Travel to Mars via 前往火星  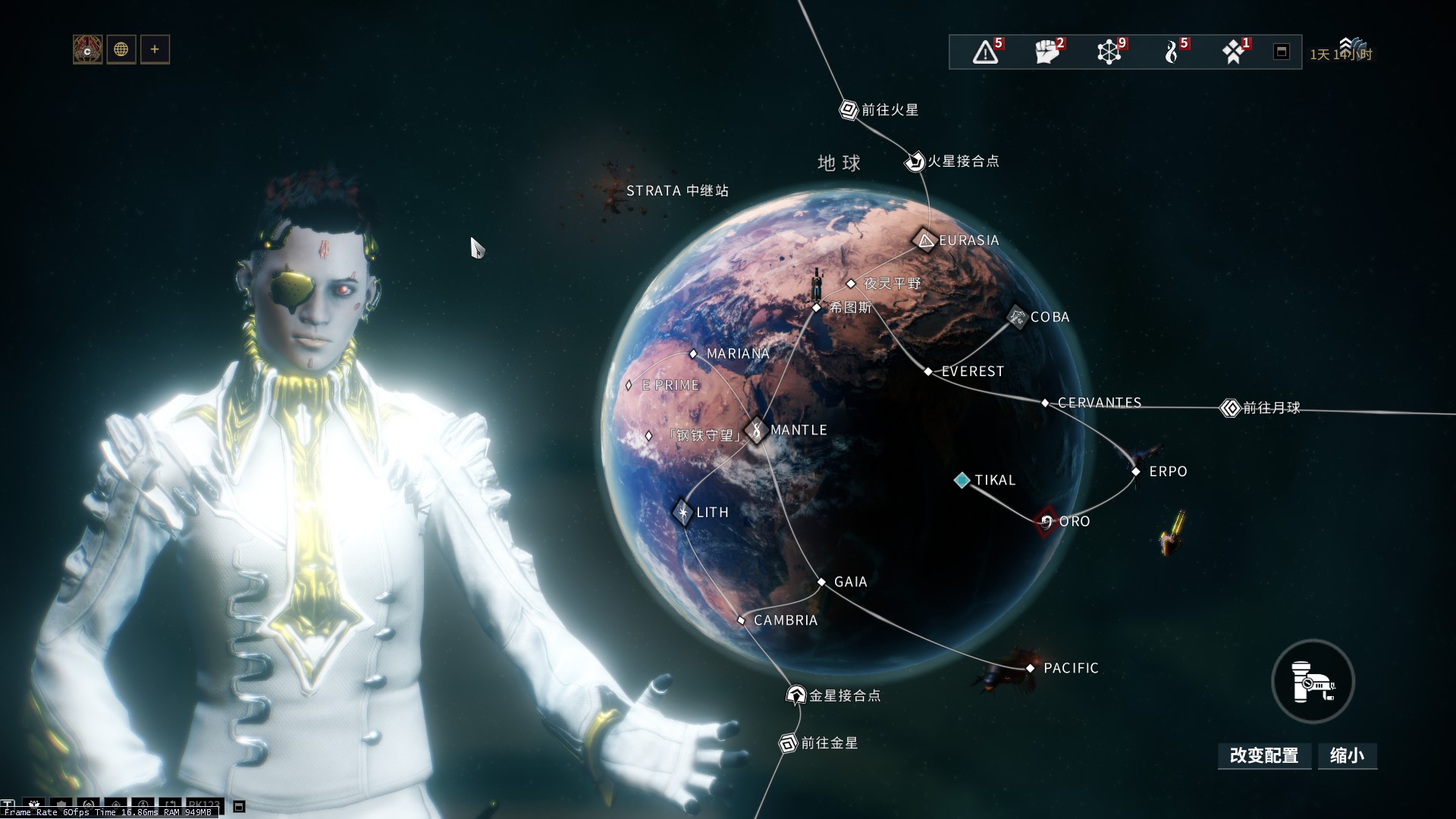point(849,110)
